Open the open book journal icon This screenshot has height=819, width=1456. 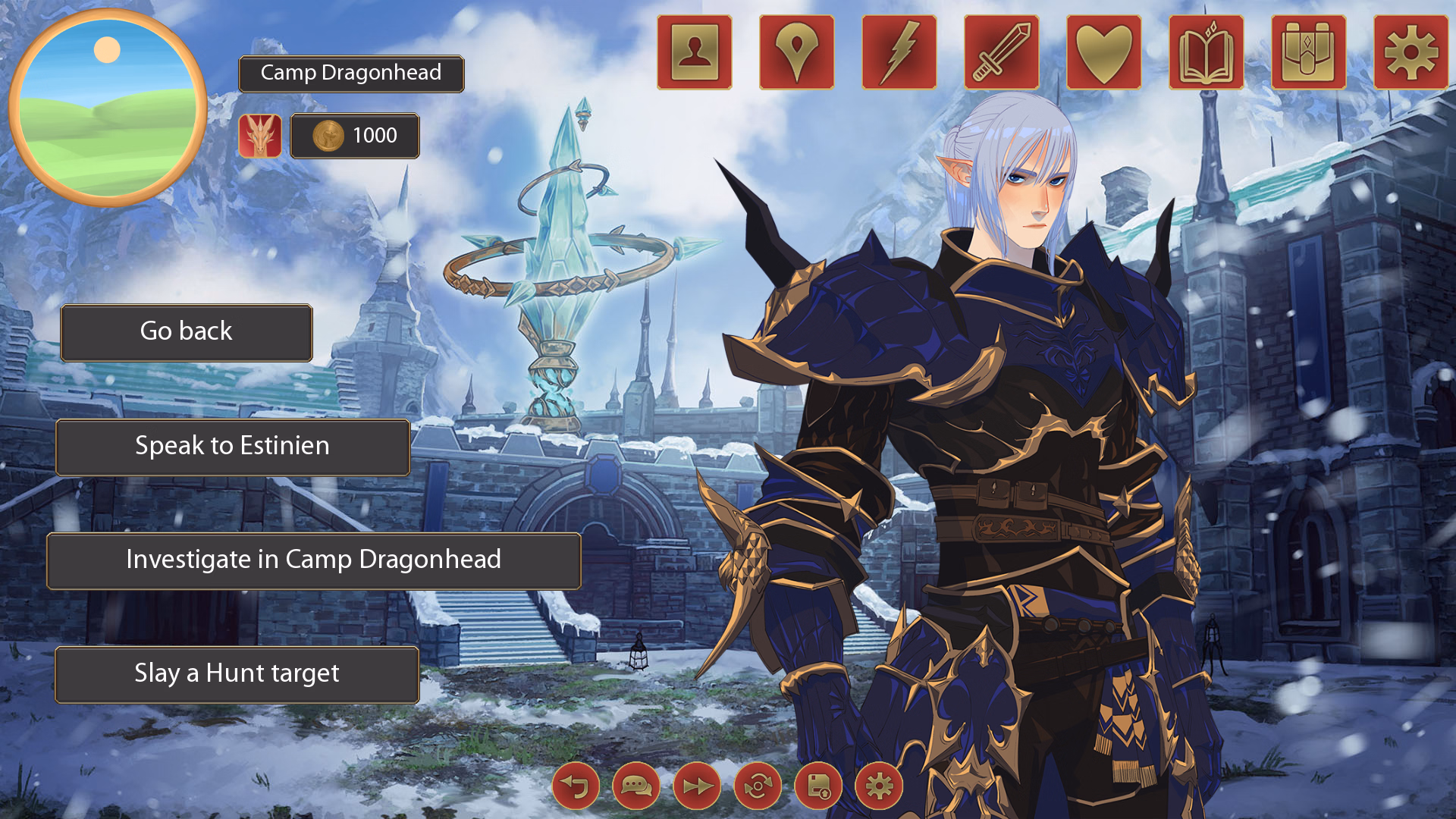click(1206, 52)
